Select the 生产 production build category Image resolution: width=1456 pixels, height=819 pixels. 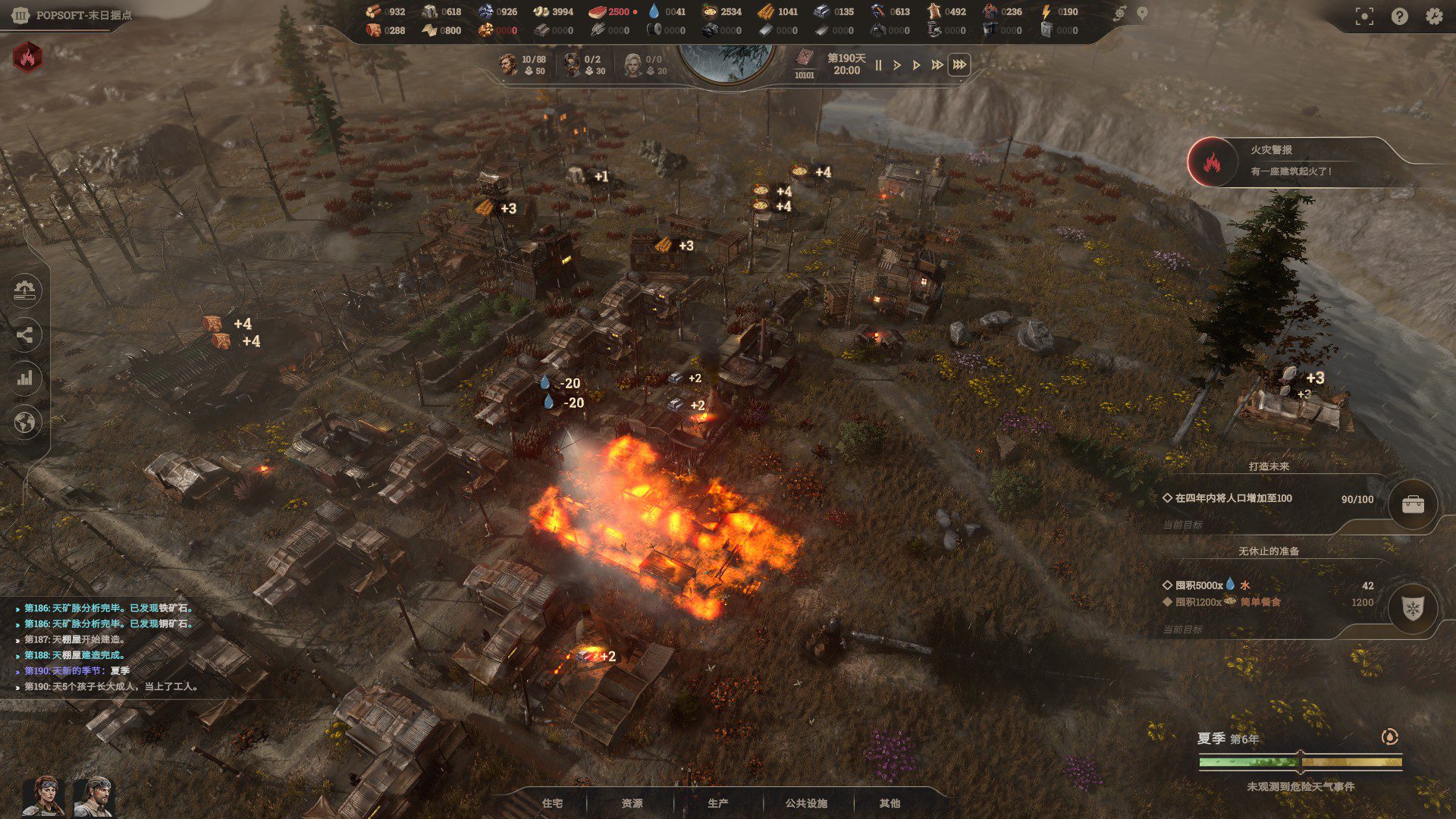(x=717, y=803)
